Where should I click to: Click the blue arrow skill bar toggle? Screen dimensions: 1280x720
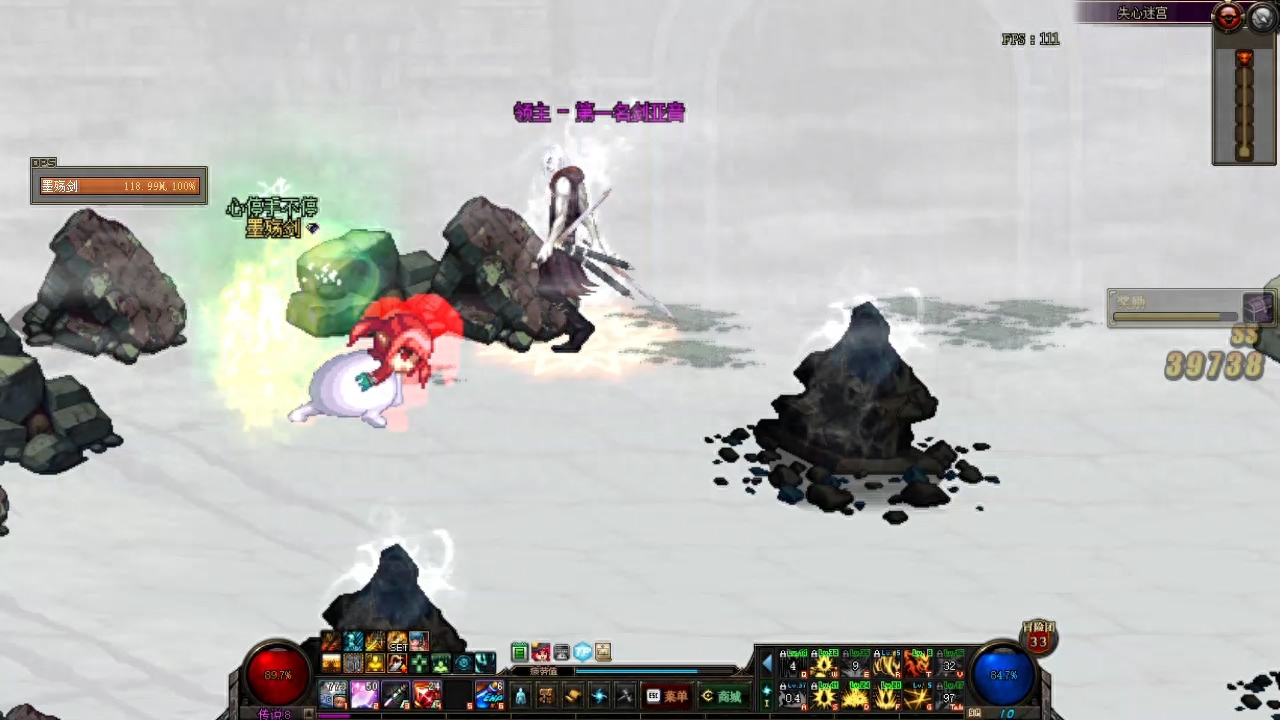[768, 664]
